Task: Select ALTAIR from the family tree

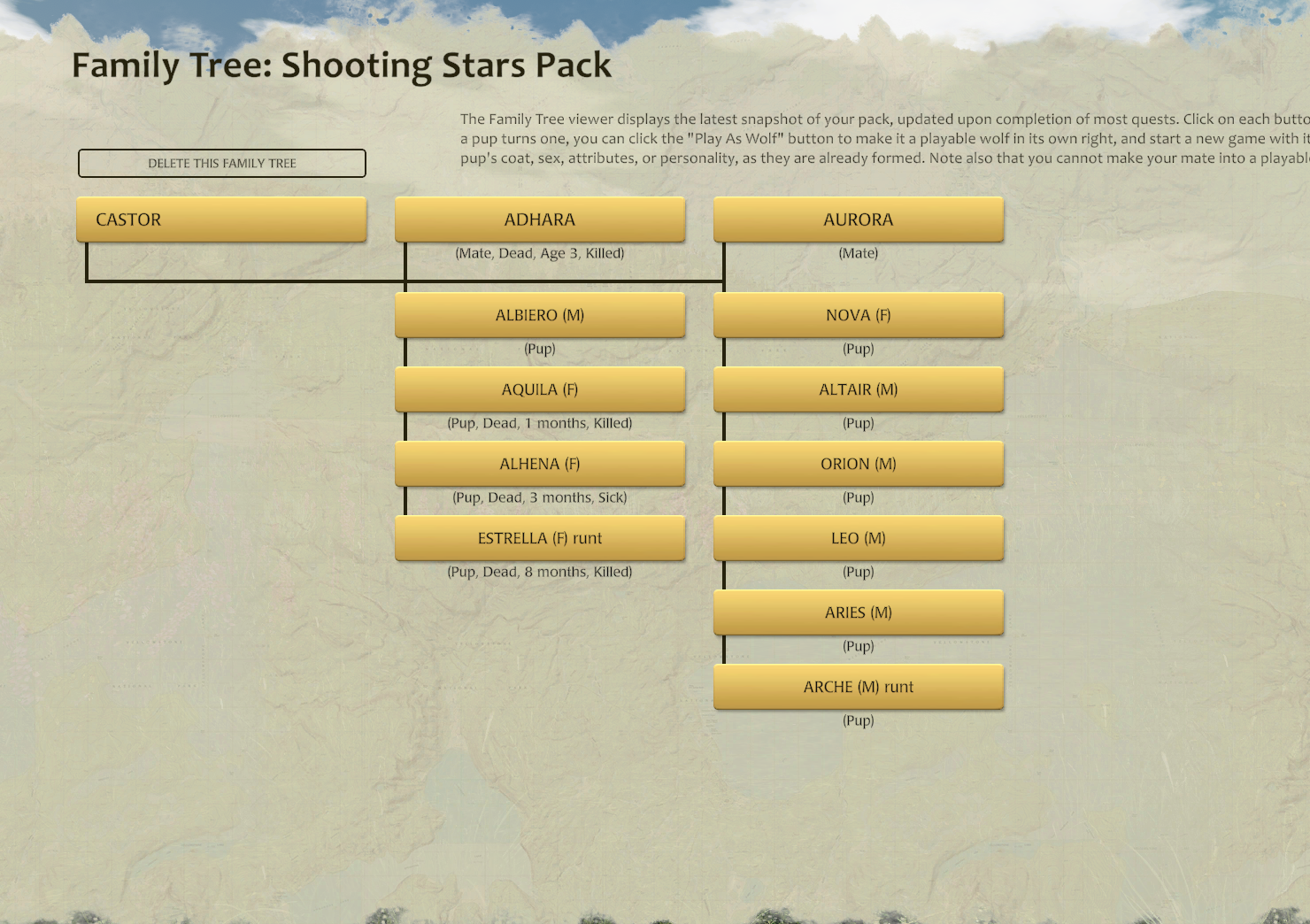Action: pyautogui.click(x=859, y=389)
